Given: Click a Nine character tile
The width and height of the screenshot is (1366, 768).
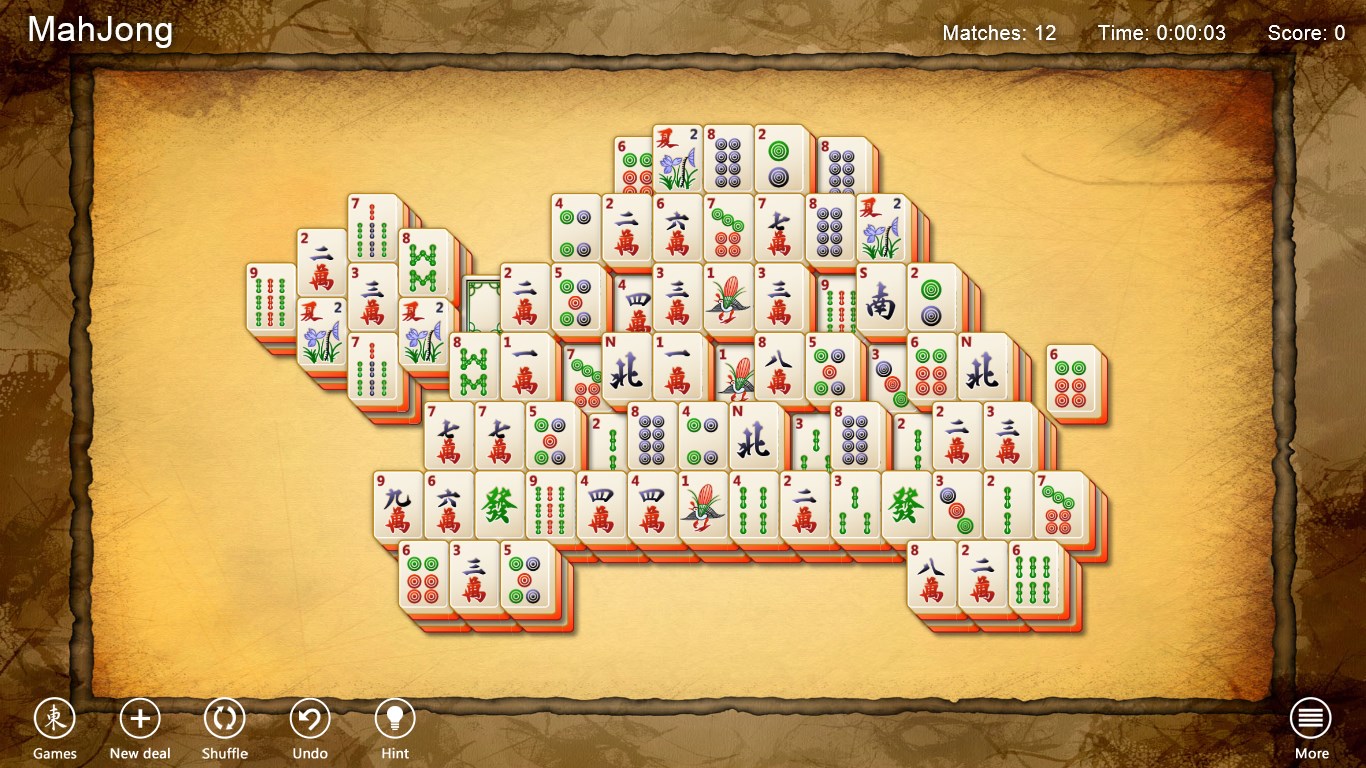Looking at the screenshot, I should coord(397,507).
